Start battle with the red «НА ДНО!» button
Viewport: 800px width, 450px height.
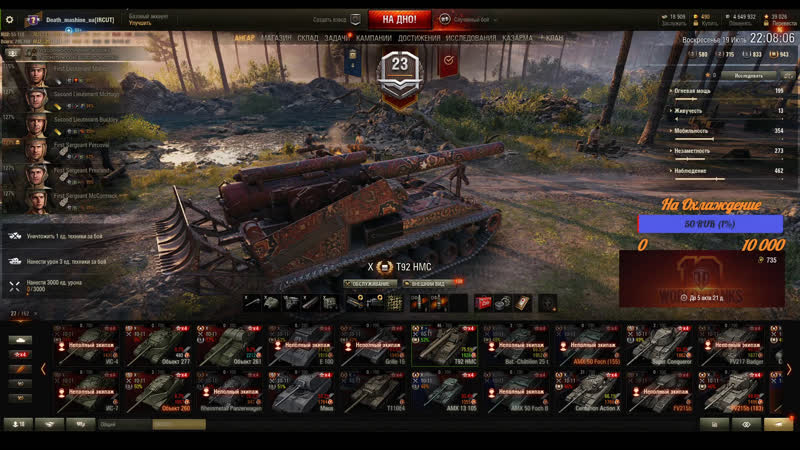(399, 19)
